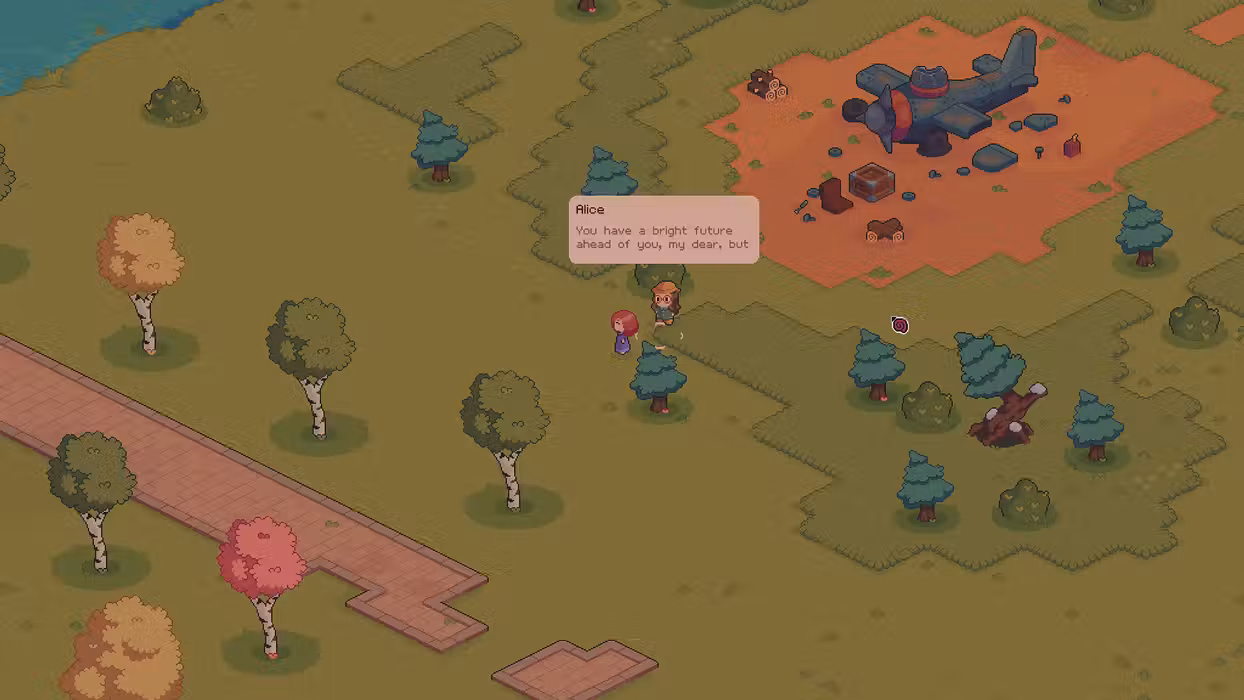Screen dimensions: 1244x700
Task: Advance Alice's dialogue speech bubble
Action: click(x=663, y=231)
